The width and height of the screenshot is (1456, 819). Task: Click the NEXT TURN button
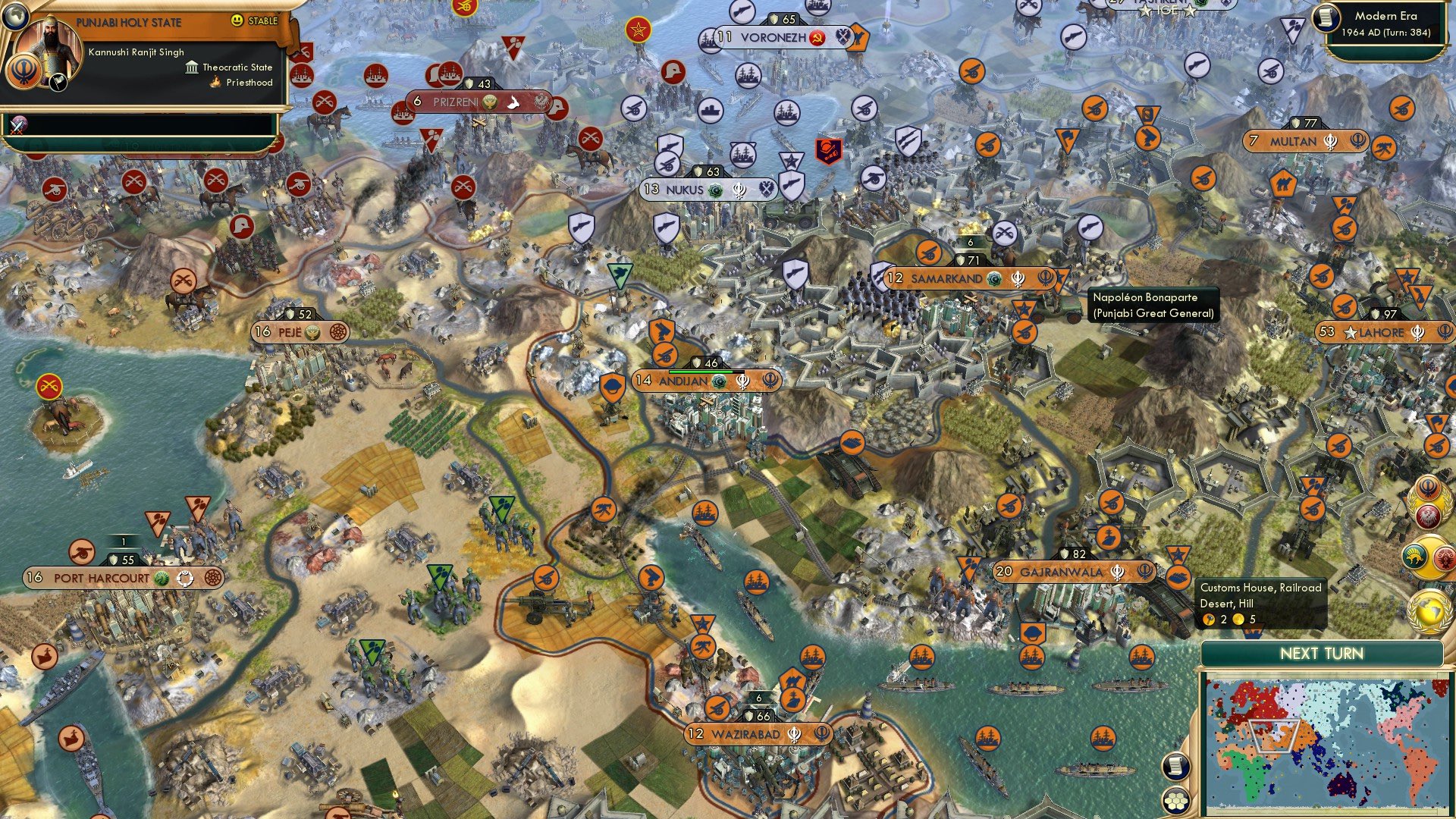(1323, 652)
